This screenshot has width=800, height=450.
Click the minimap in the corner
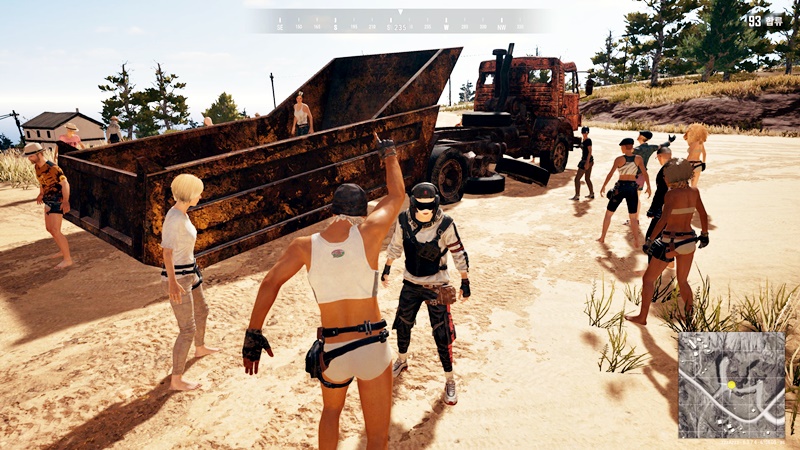point(732,385)
